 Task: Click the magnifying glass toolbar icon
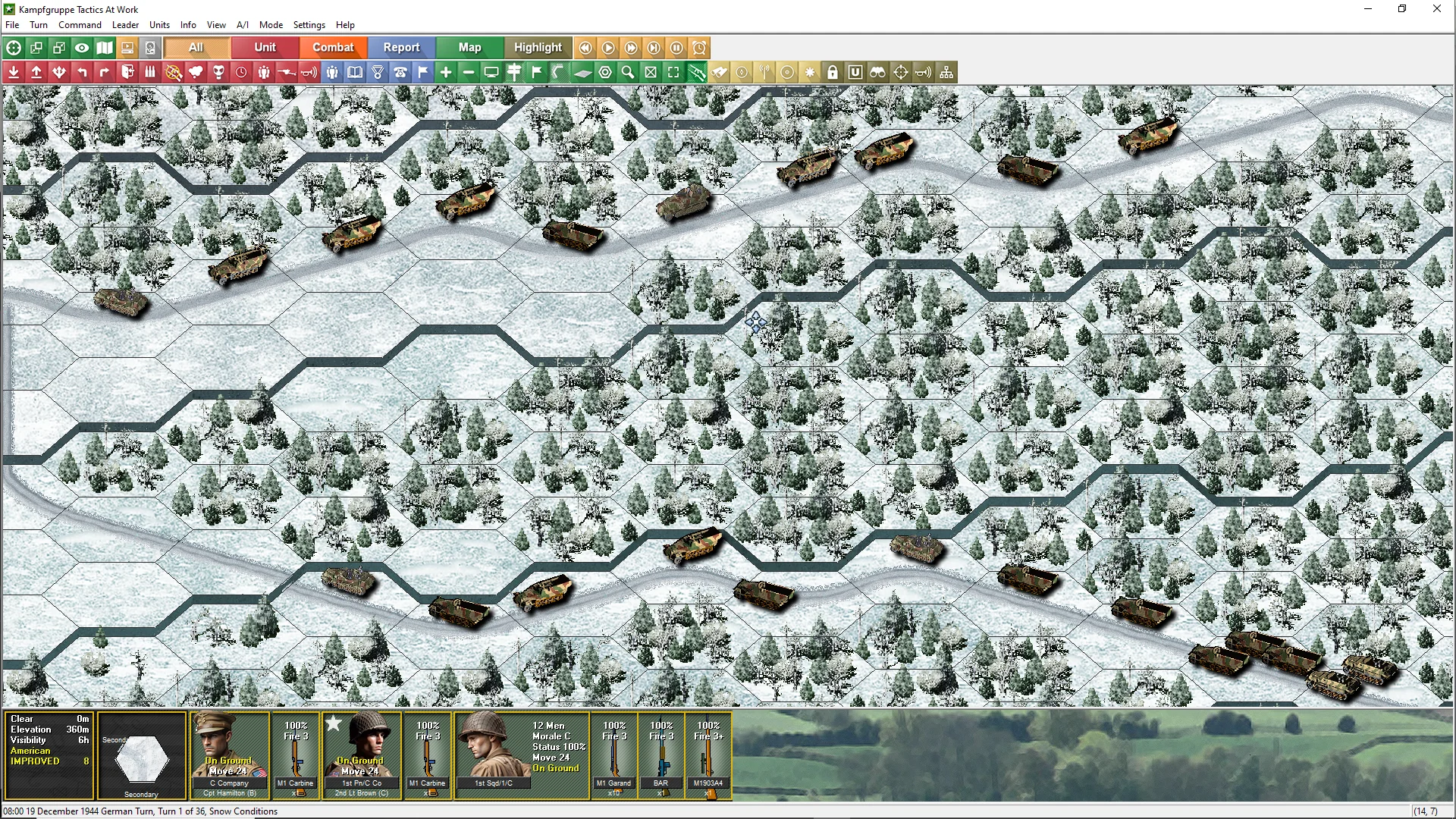point(628,73)
